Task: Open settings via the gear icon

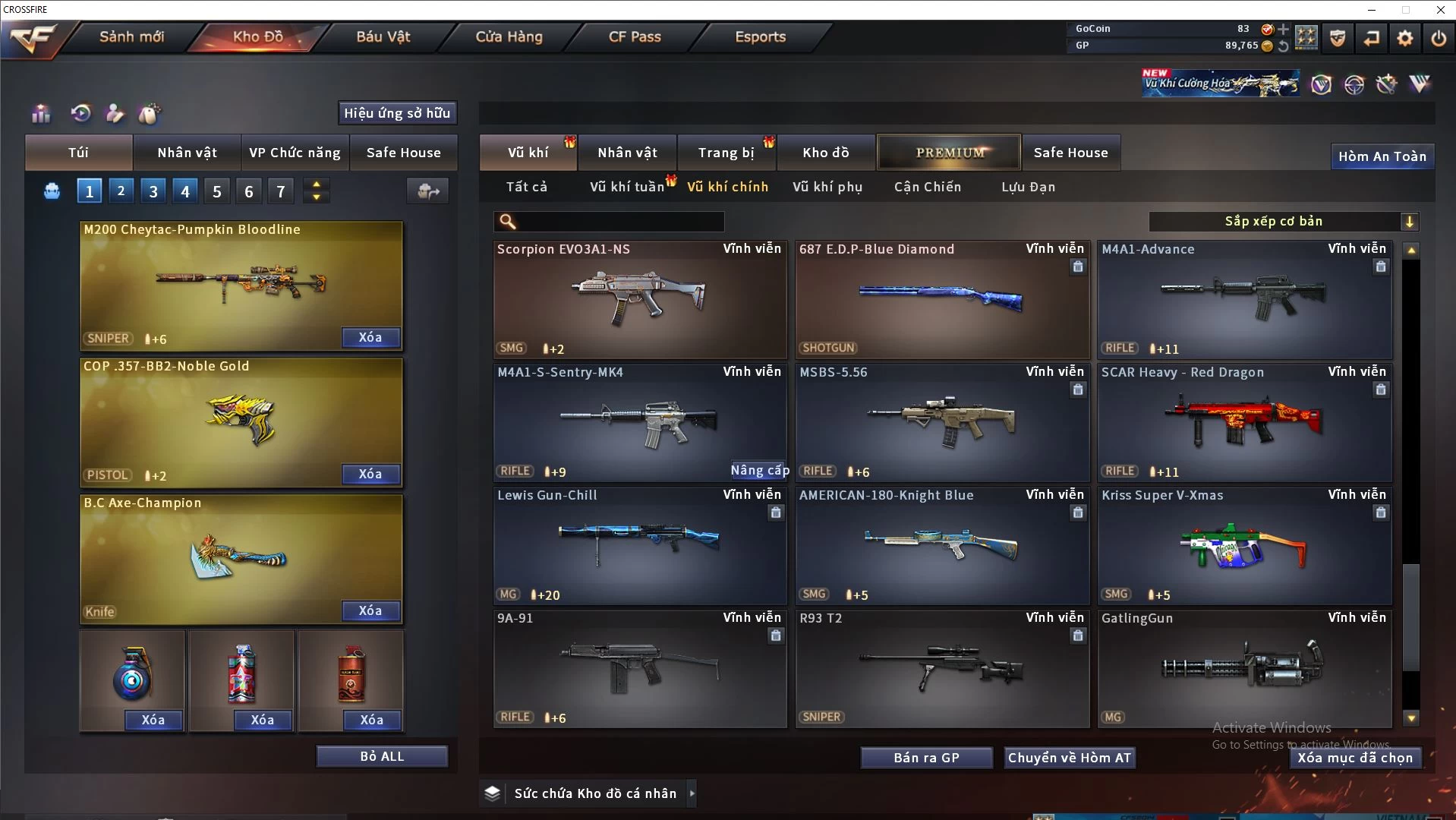Action: tap(1405, 38)
